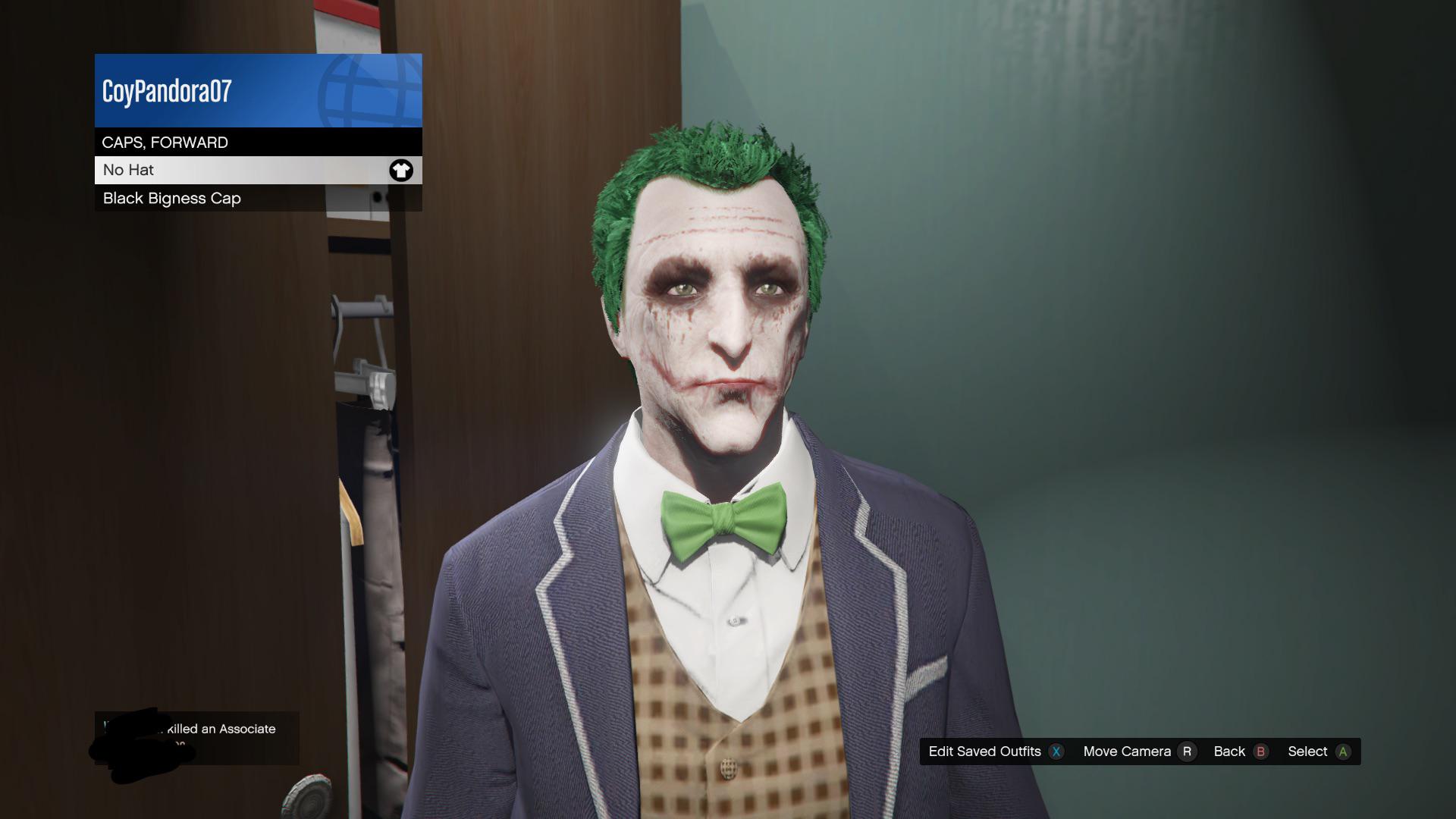
Task: Click the R stick icon next to Move Camera
Action: click(x=1187, y=752)
